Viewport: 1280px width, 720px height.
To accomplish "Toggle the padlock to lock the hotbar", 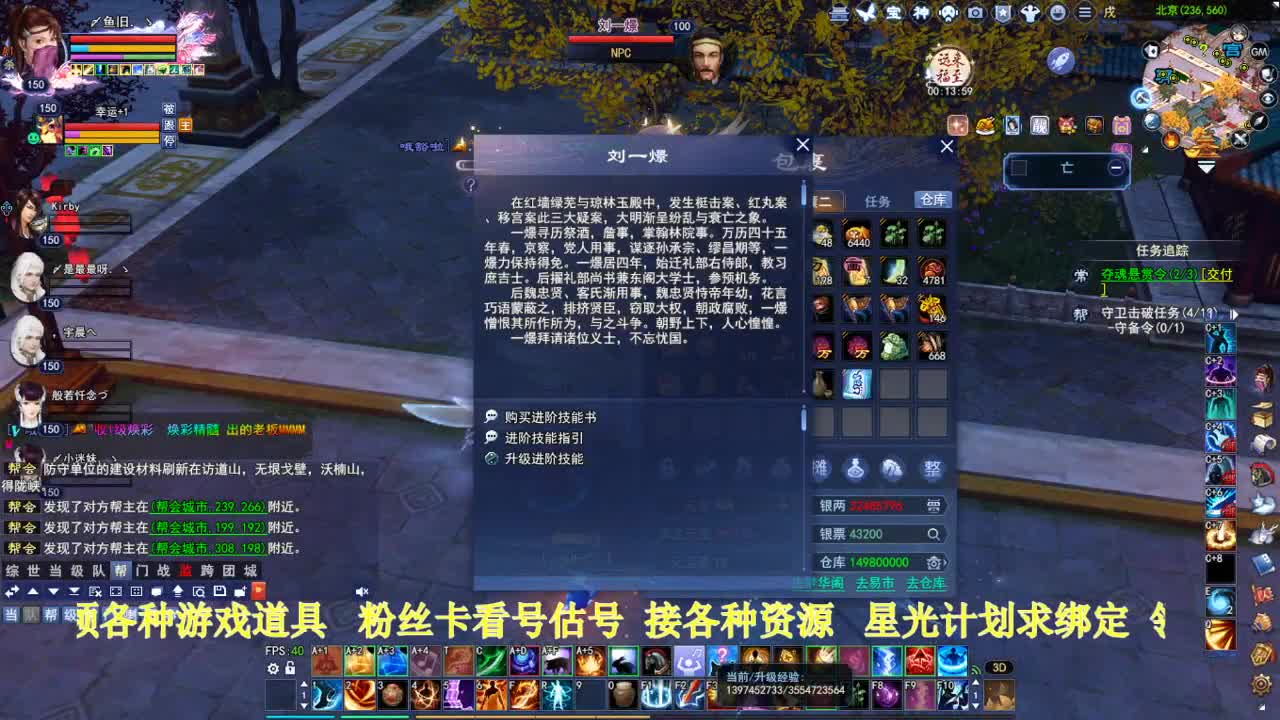I will pyautogui.click(x=290, y=669).
